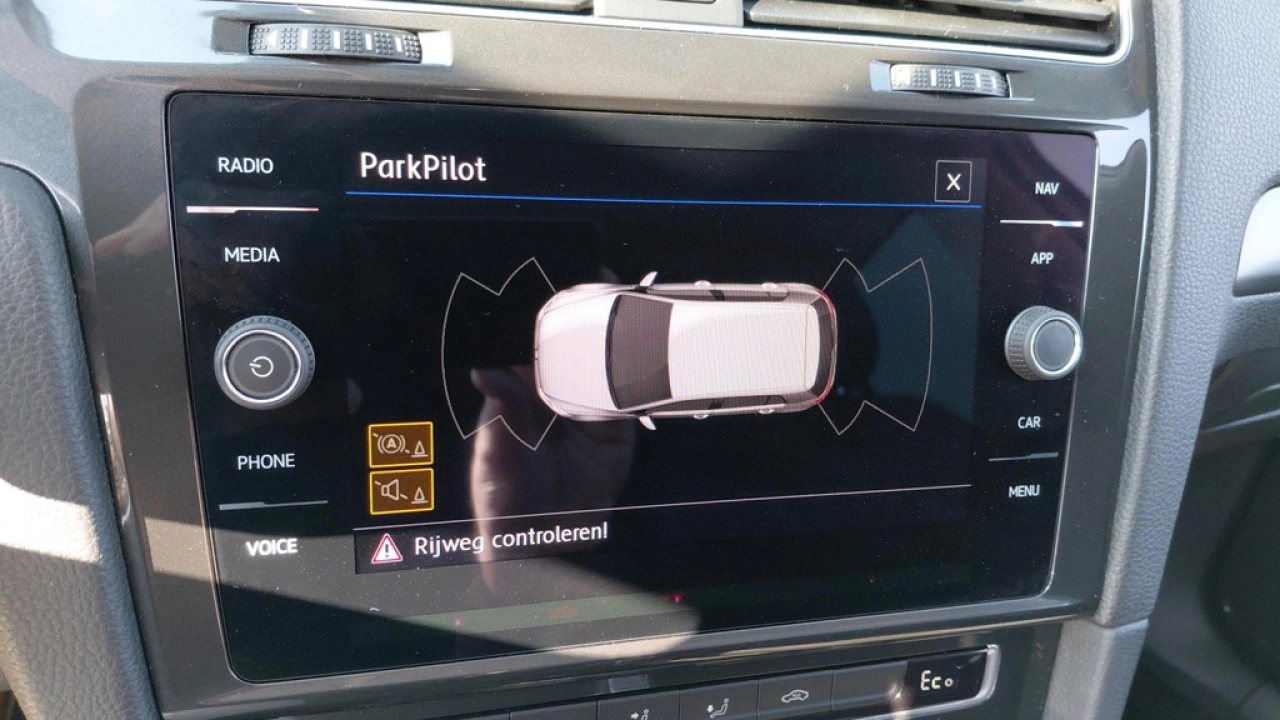Open the PHONE screen
The width and height of the screenshot is (1280, 720).
pyautogui.click(x=267, y=461)
